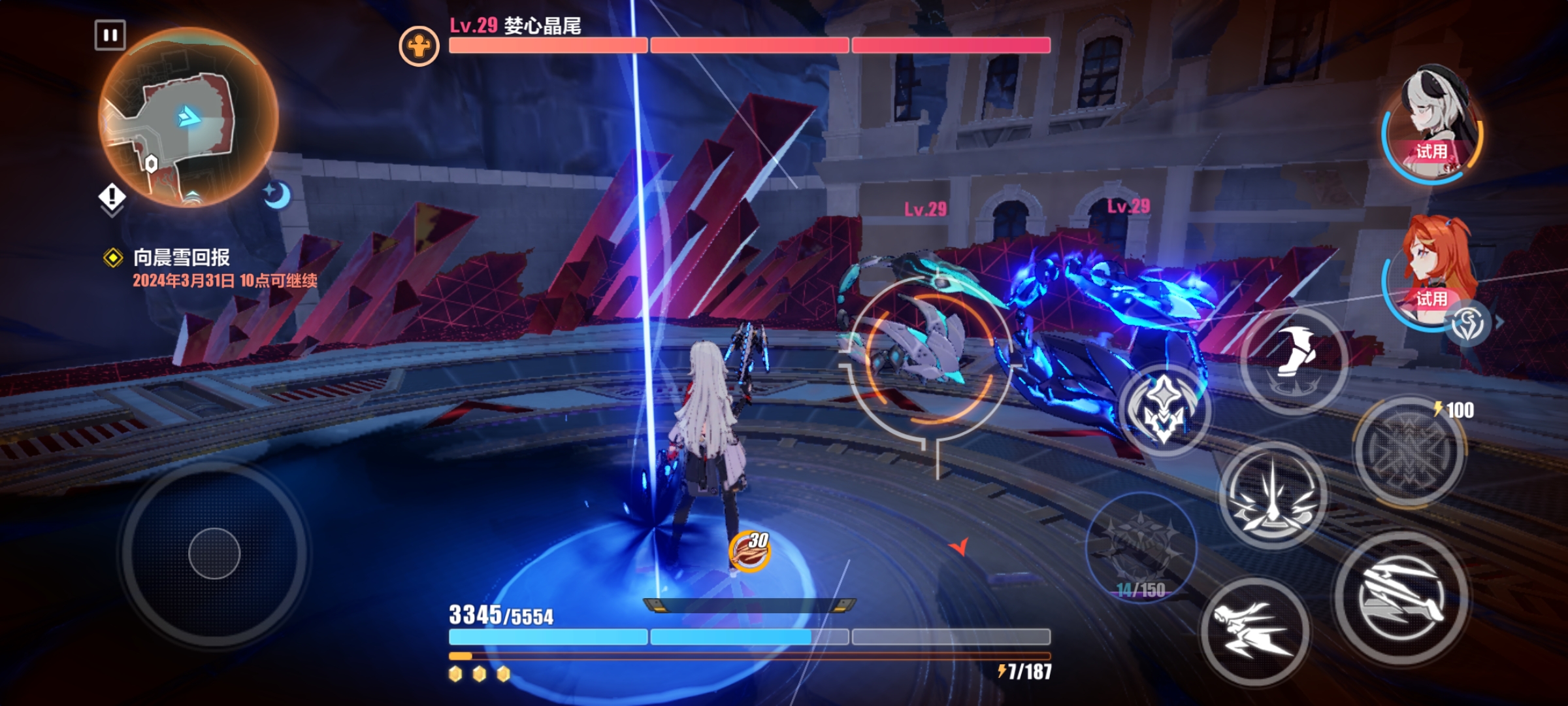Open the 向晨雪回报 quest tracker
The image size is (1568, 706).
pyautogui.click(x=182, y=258)
